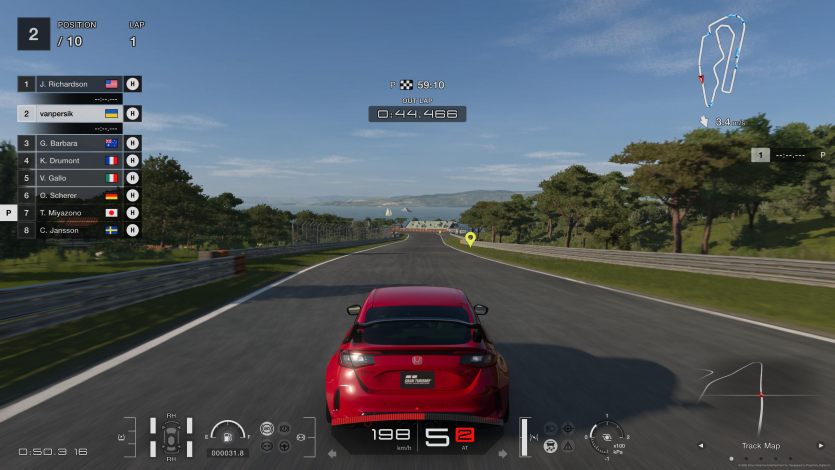Viewport: 835px width, 470px height.
Task: Select the fuel gauge indicator
Action: 228,434
